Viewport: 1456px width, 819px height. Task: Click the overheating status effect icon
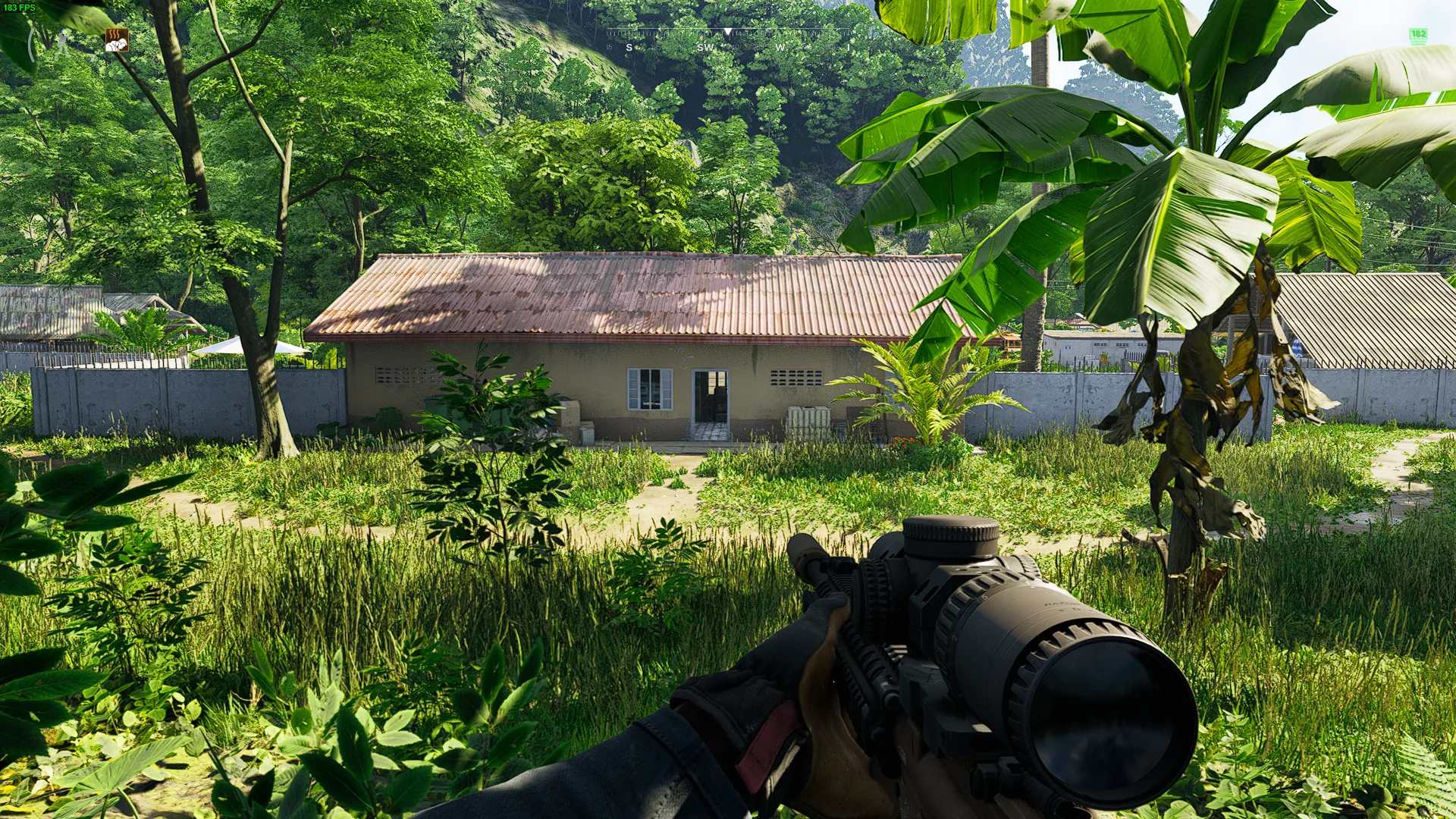tap(117, 39)
